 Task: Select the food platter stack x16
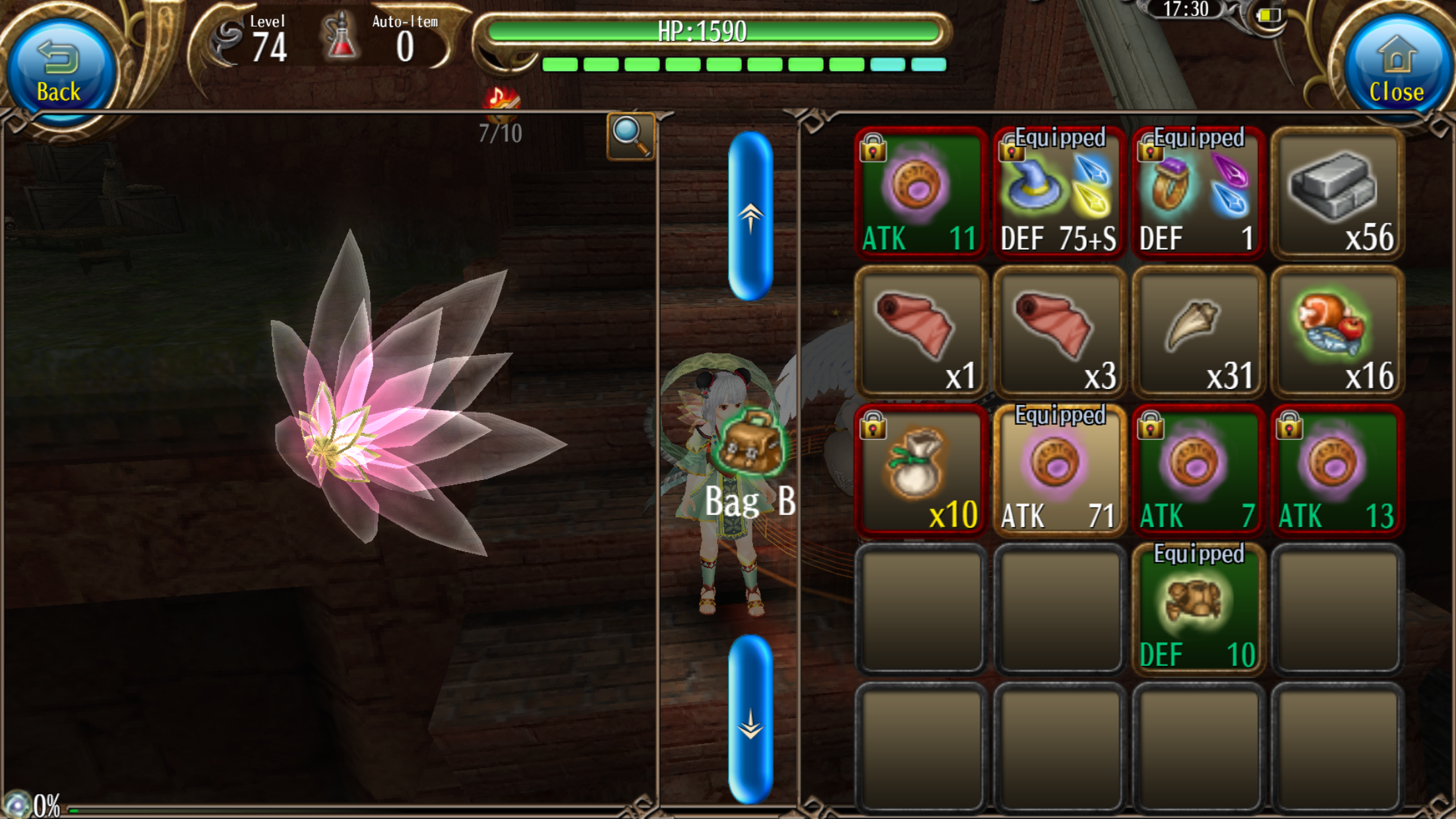coord(1337,332)
